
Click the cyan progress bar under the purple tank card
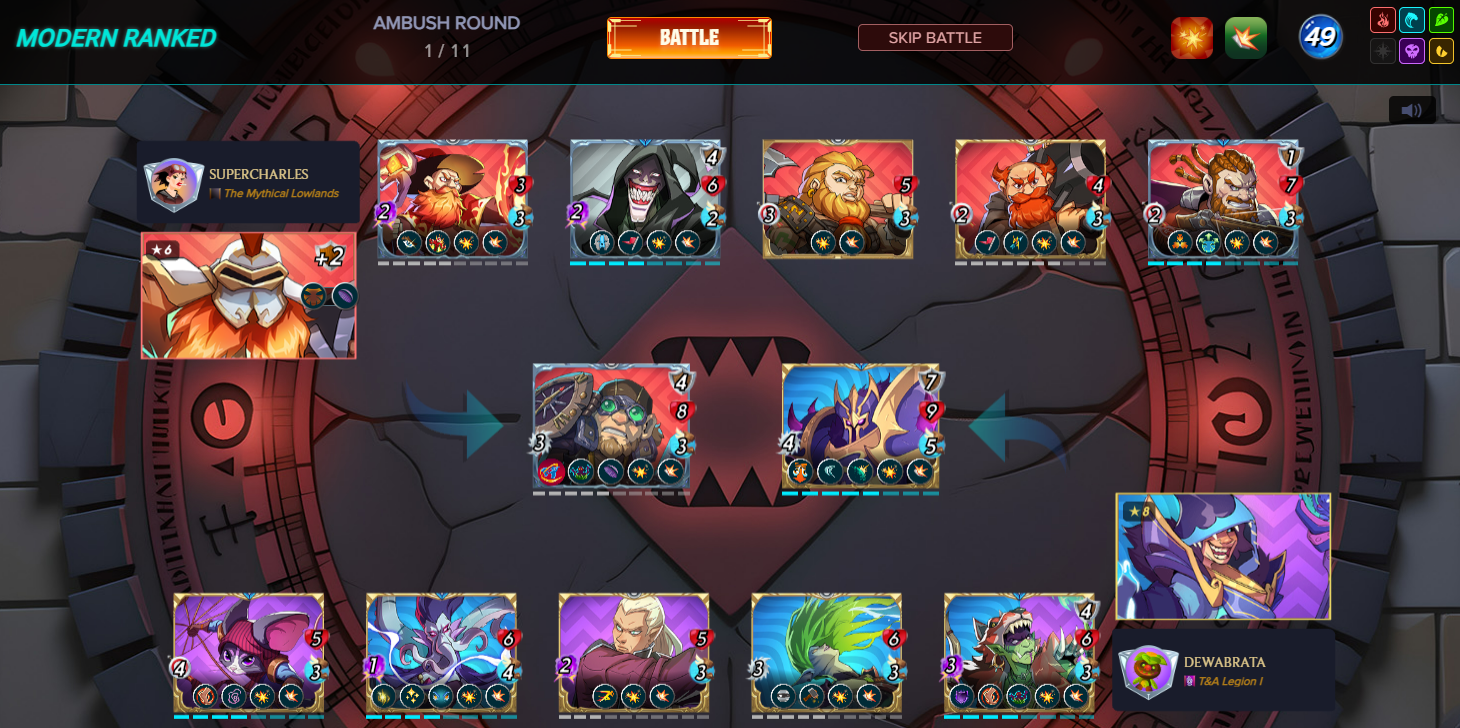click(860, 492)
